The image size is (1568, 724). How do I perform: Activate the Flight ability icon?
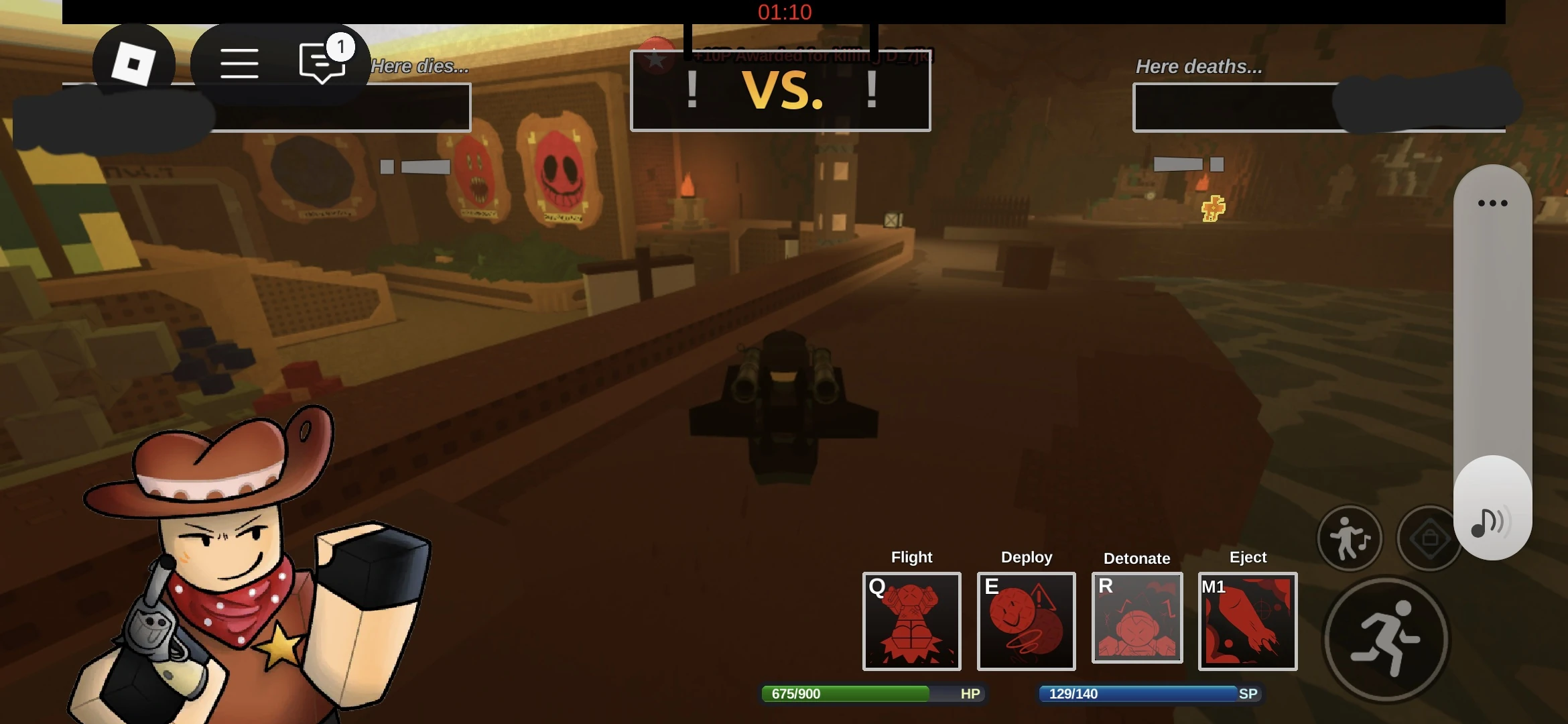tap(911, 622)
